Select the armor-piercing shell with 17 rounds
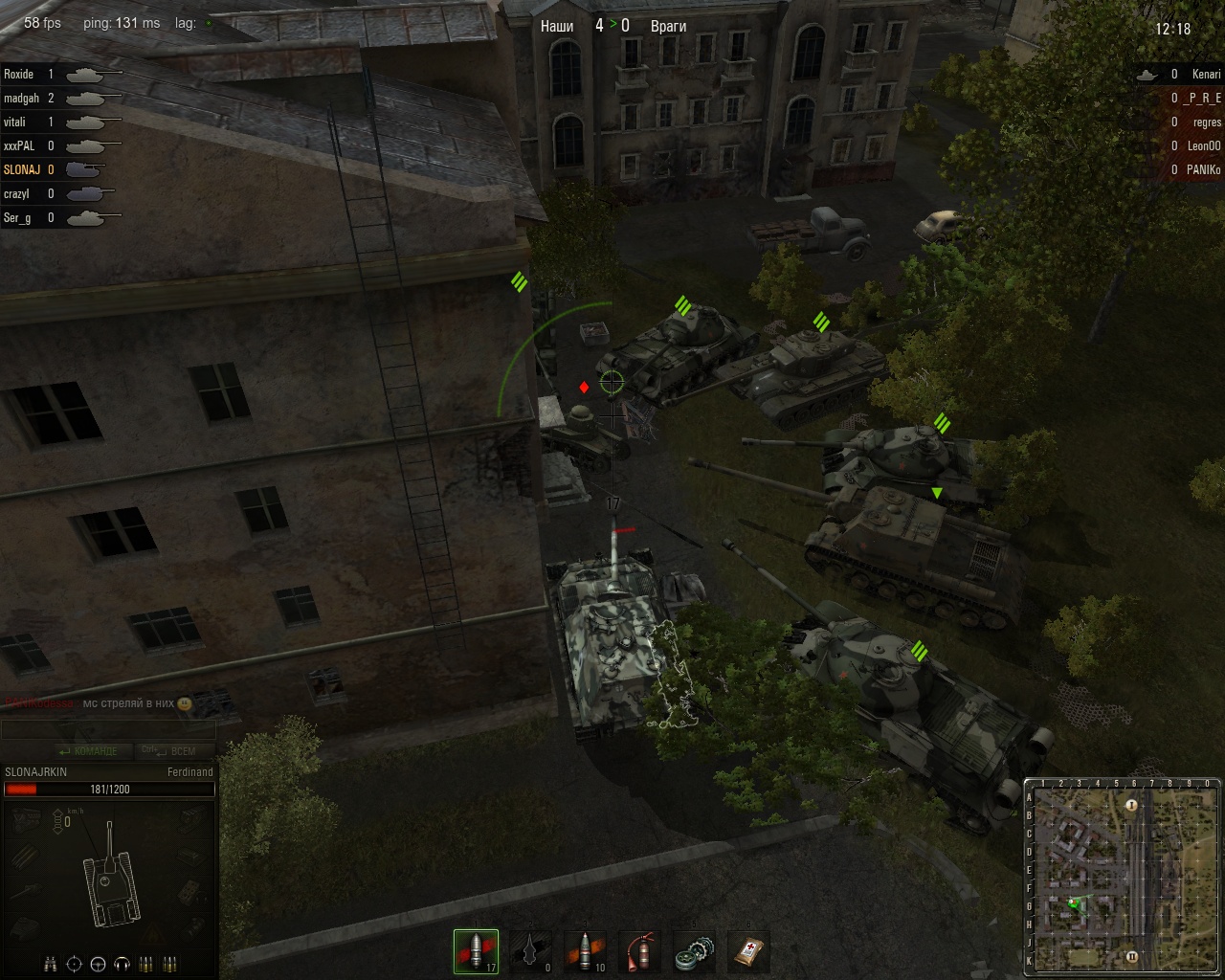This screenshot has height=980, width=1225. (x=476, y=951)
